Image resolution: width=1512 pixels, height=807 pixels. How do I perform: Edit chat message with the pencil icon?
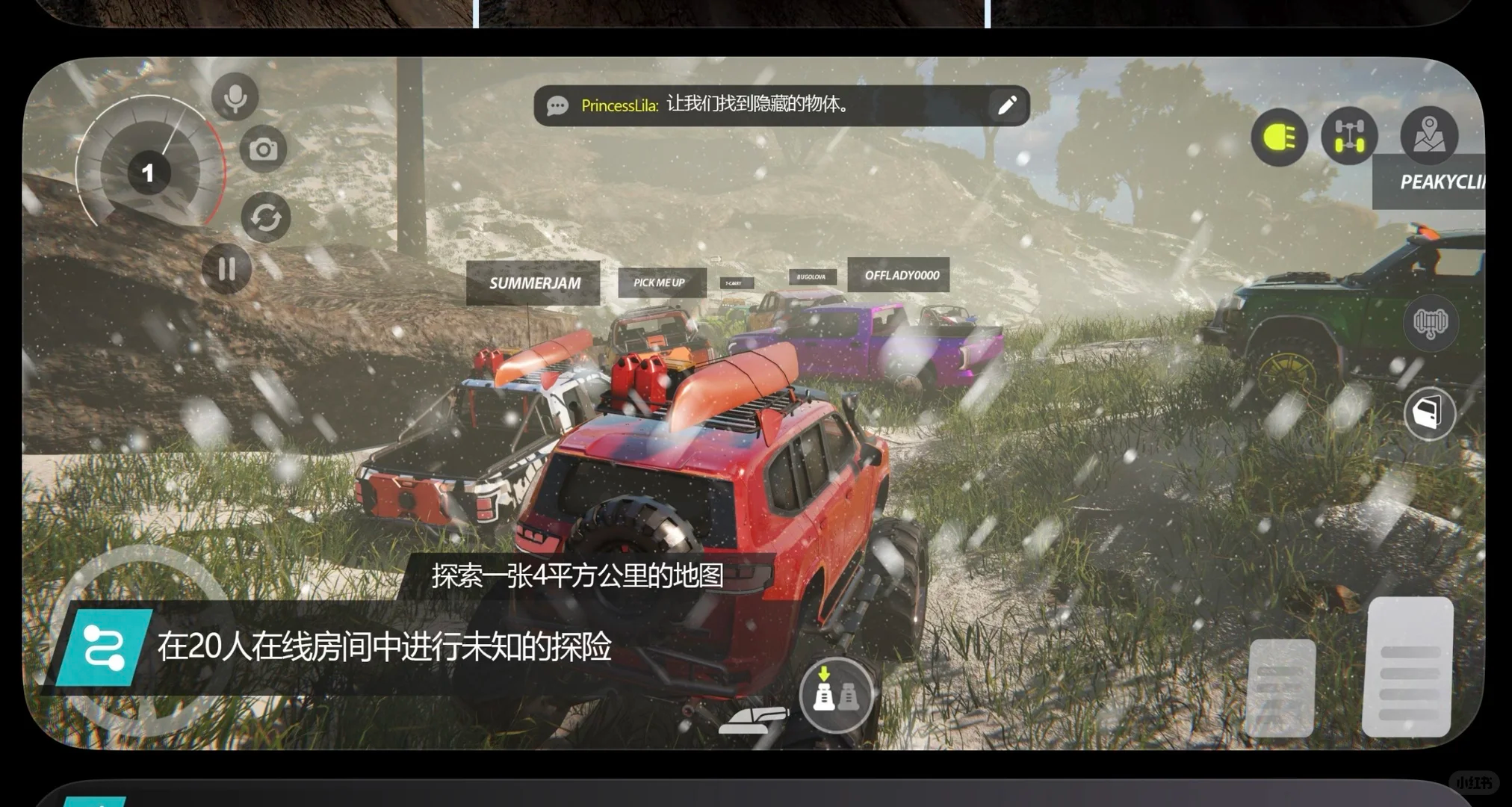(x=1007, y=105)
